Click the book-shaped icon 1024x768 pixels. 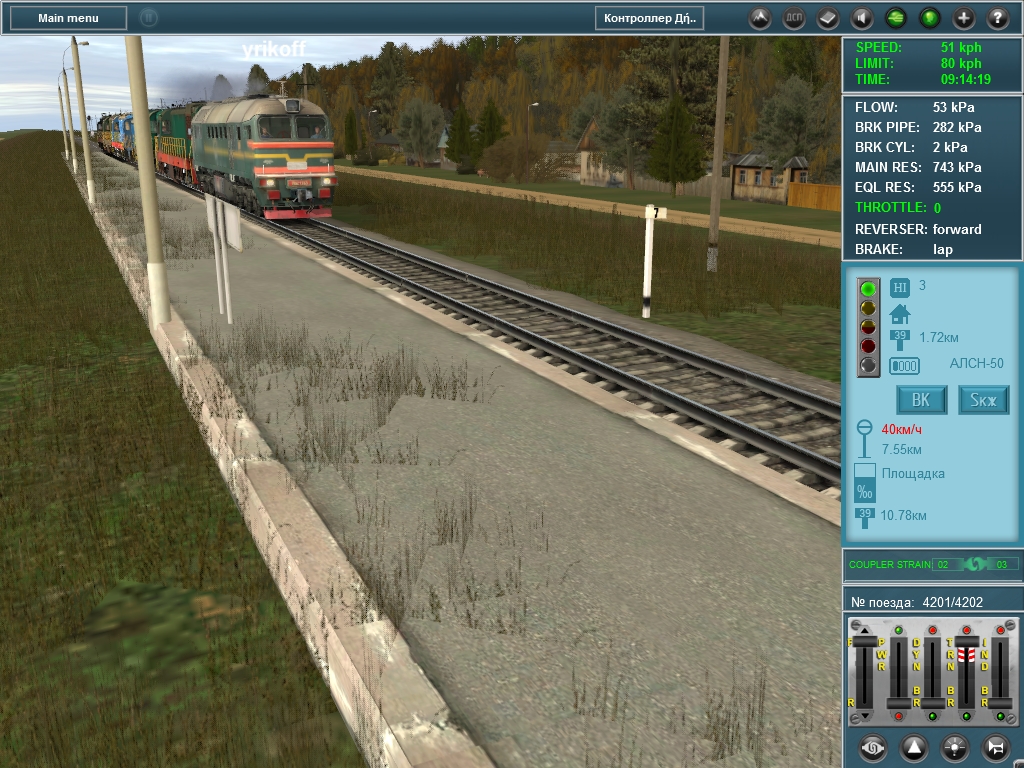click(828, 18)
